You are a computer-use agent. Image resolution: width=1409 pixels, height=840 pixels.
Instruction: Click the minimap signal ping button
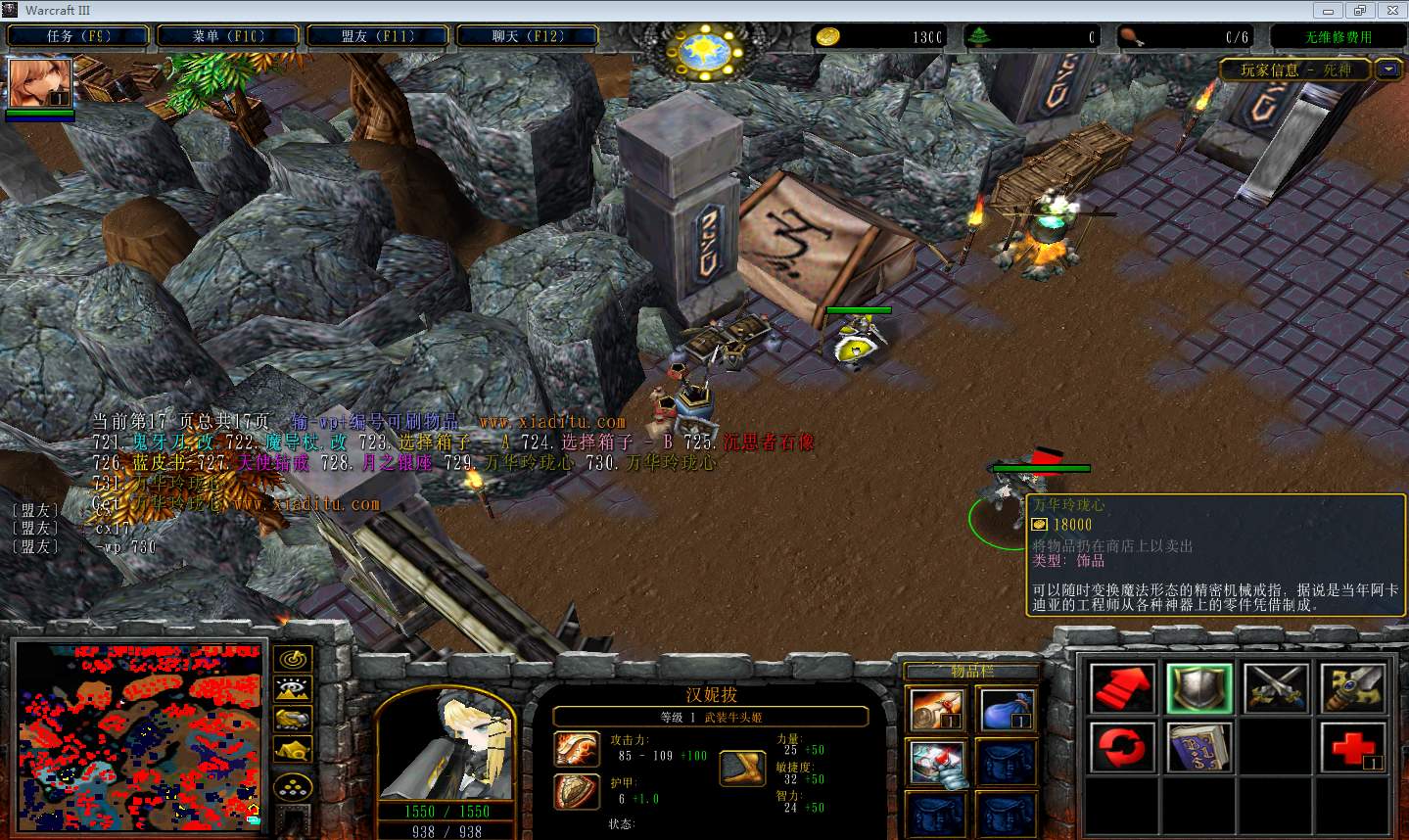tap(294, 659)
